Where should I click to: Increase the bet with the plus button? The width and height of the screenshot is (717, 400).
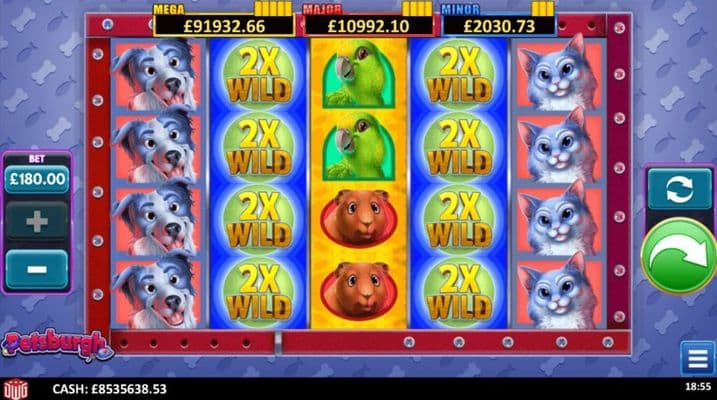click(x=37, y=221)
